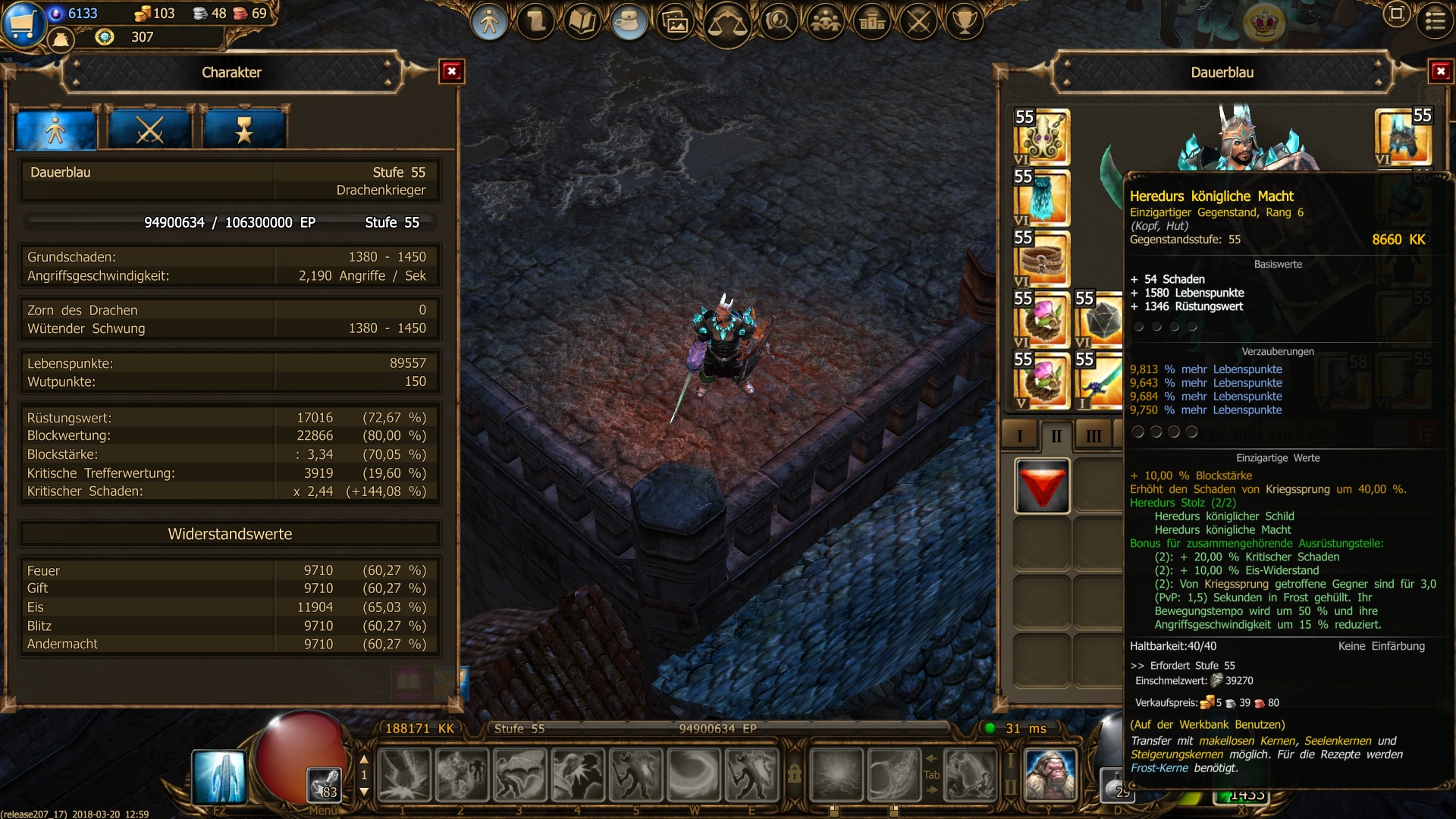Screen dimensions: 1456x819
Task: Open the list menu icon at top right
Action: tap(1435, 20)
